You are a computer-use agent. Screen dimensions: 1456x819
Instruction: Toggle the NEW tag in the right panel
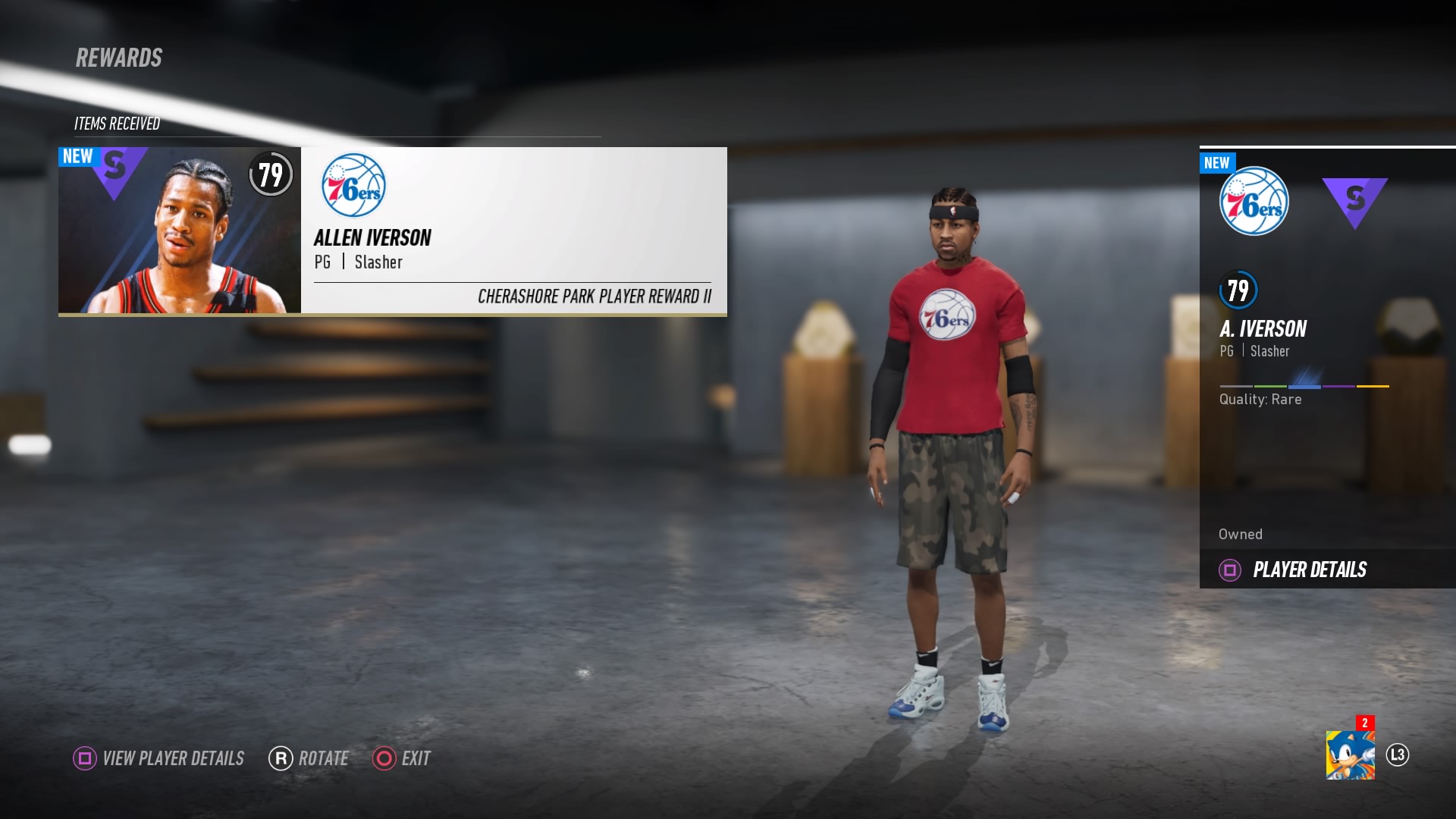[x=1217, y=162]
